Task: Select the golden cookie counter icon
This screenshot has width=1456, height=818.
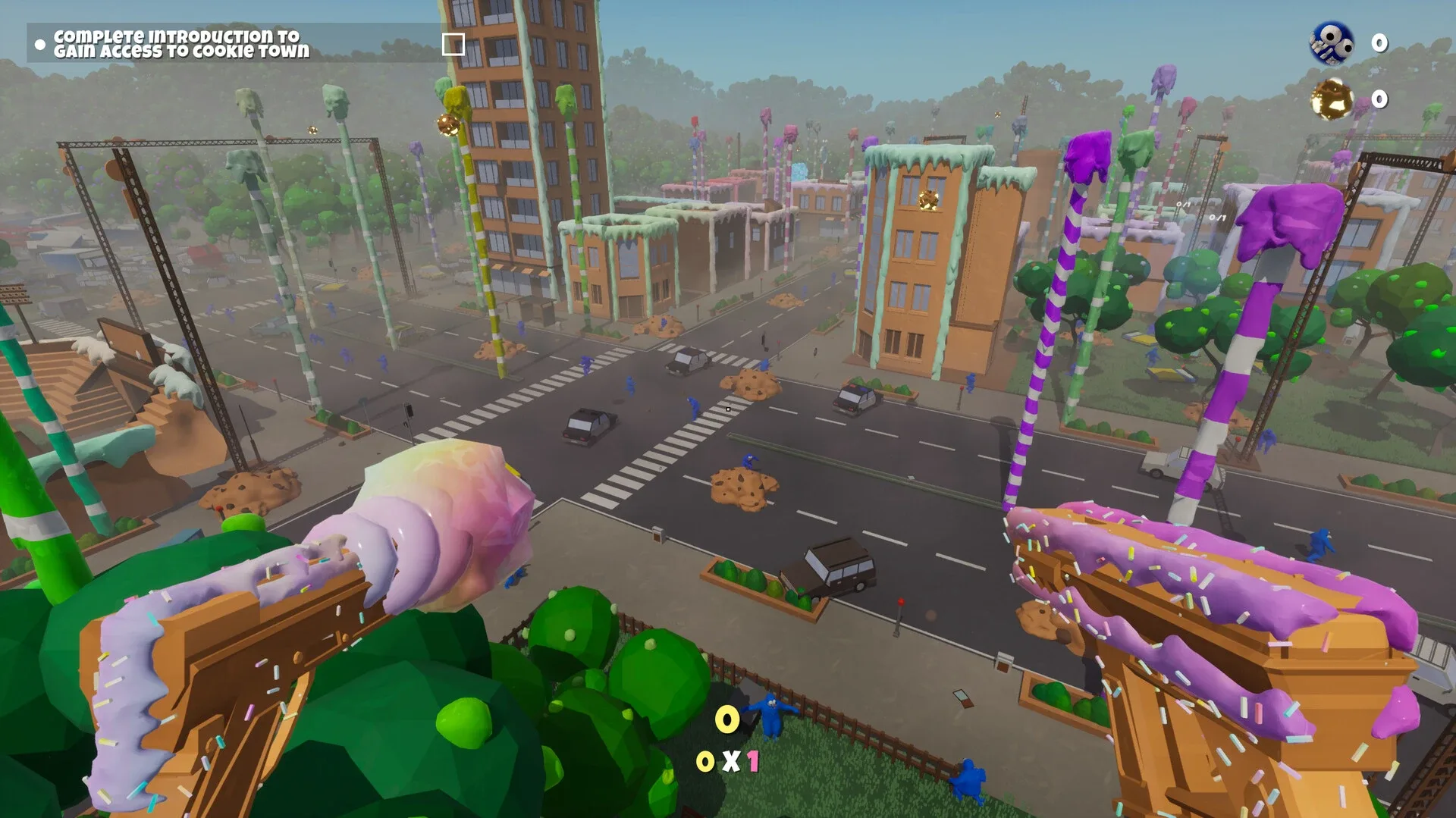Action: point(1331,99)
